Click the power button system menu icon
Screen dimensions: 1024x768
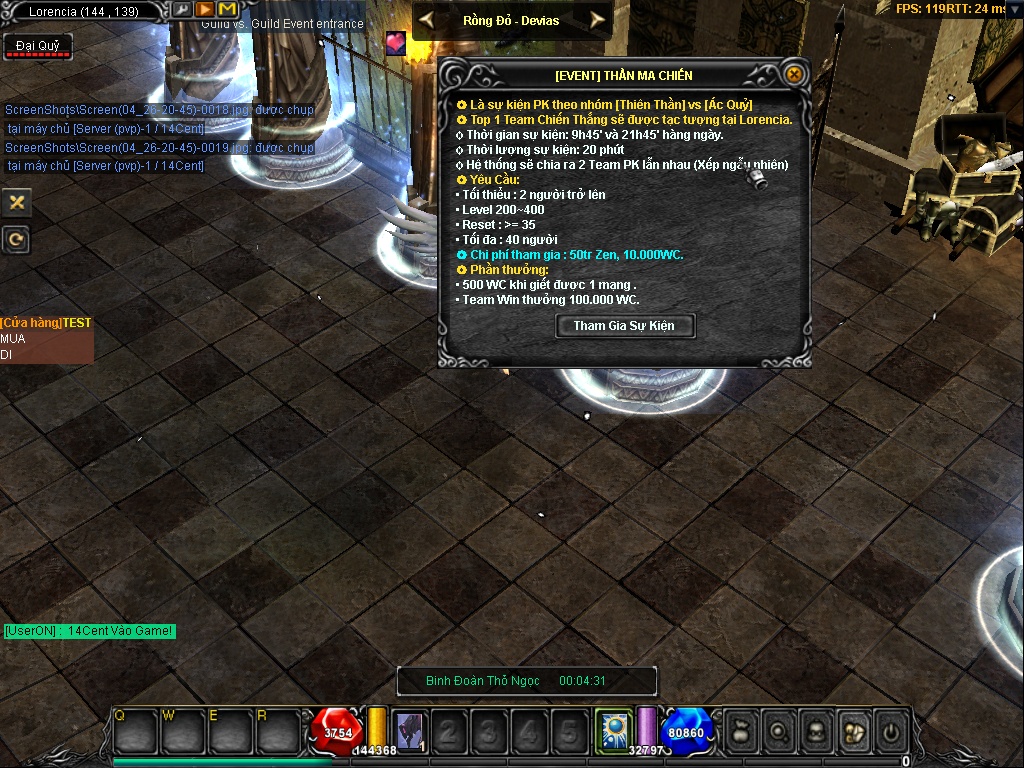[x=892, y=732]
